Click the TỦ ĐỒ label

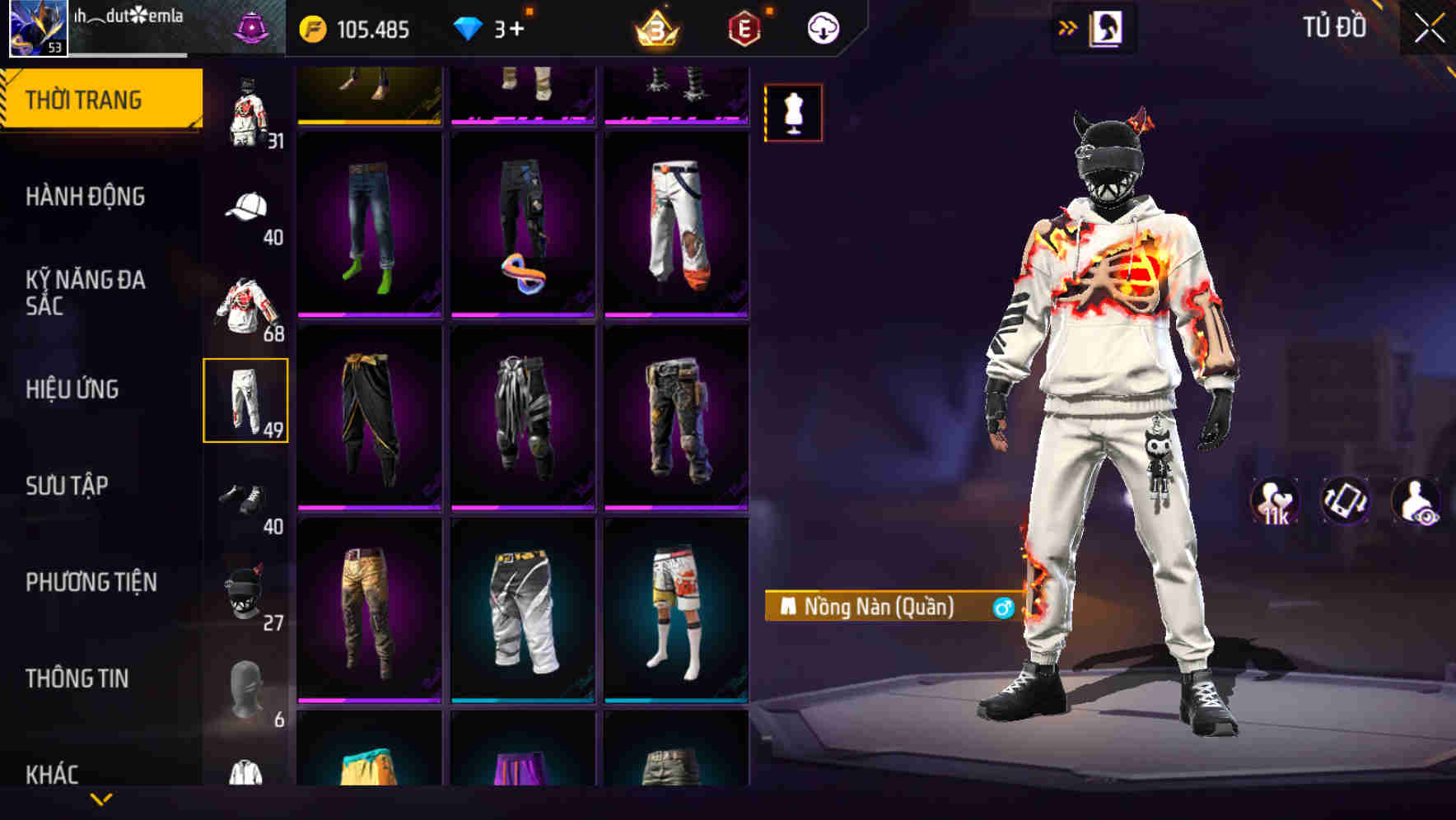1333,27
